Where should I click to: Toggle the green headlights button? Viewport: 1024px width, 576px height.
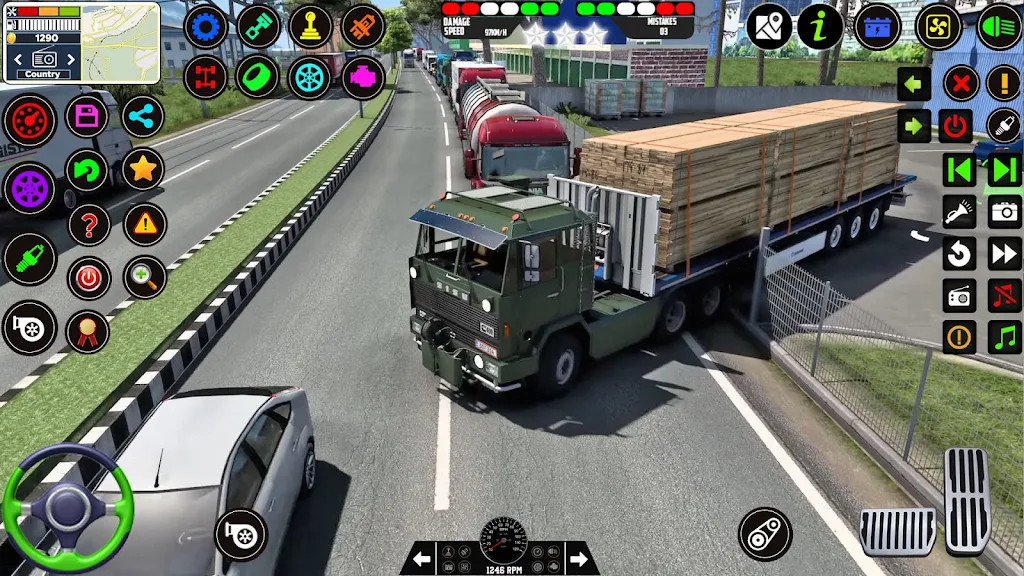[999, 27]
